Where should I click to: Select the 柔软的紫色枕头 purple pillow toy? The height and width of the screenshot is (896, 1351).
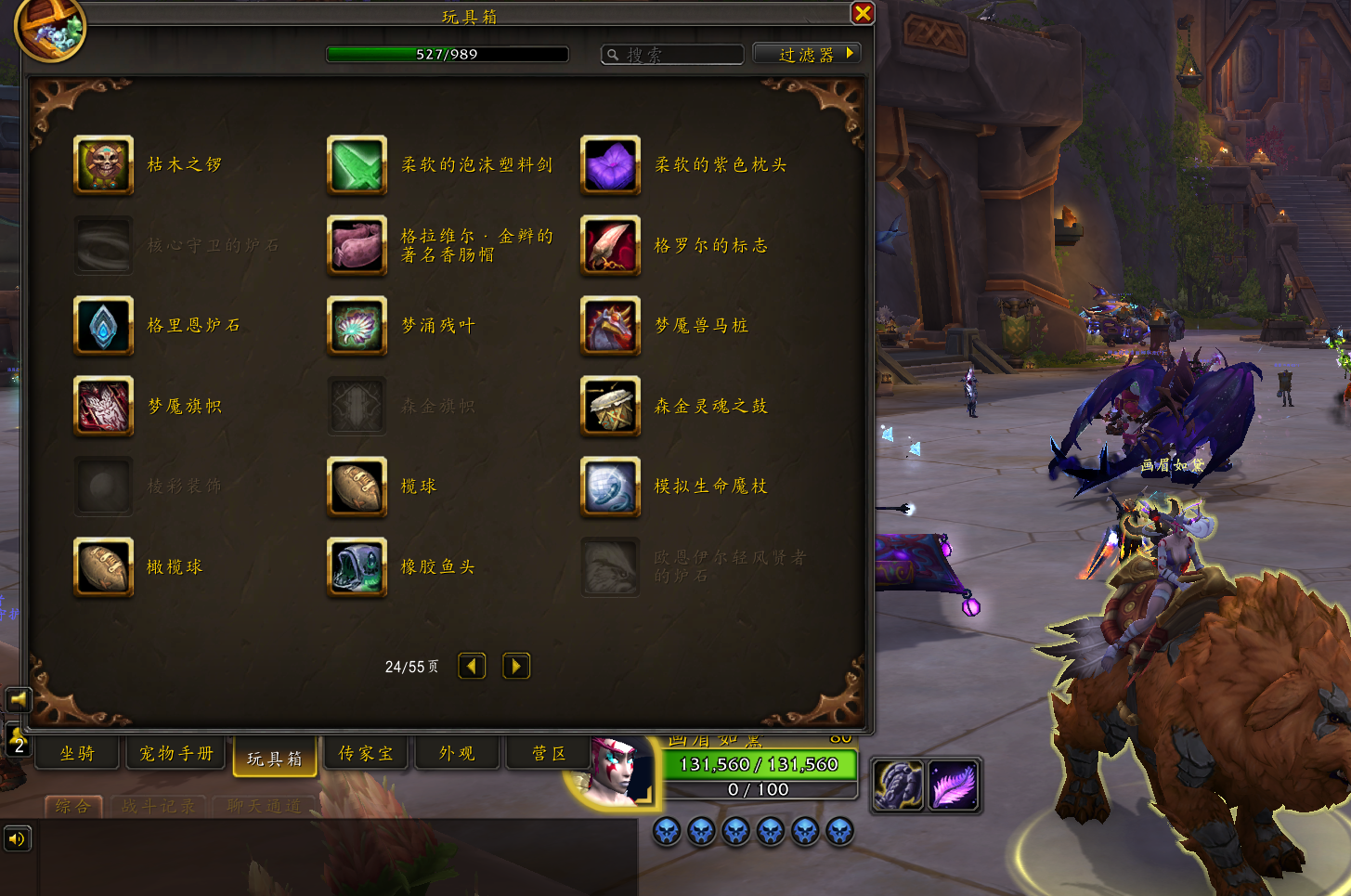pyautogui.click(x=610, y=165)
